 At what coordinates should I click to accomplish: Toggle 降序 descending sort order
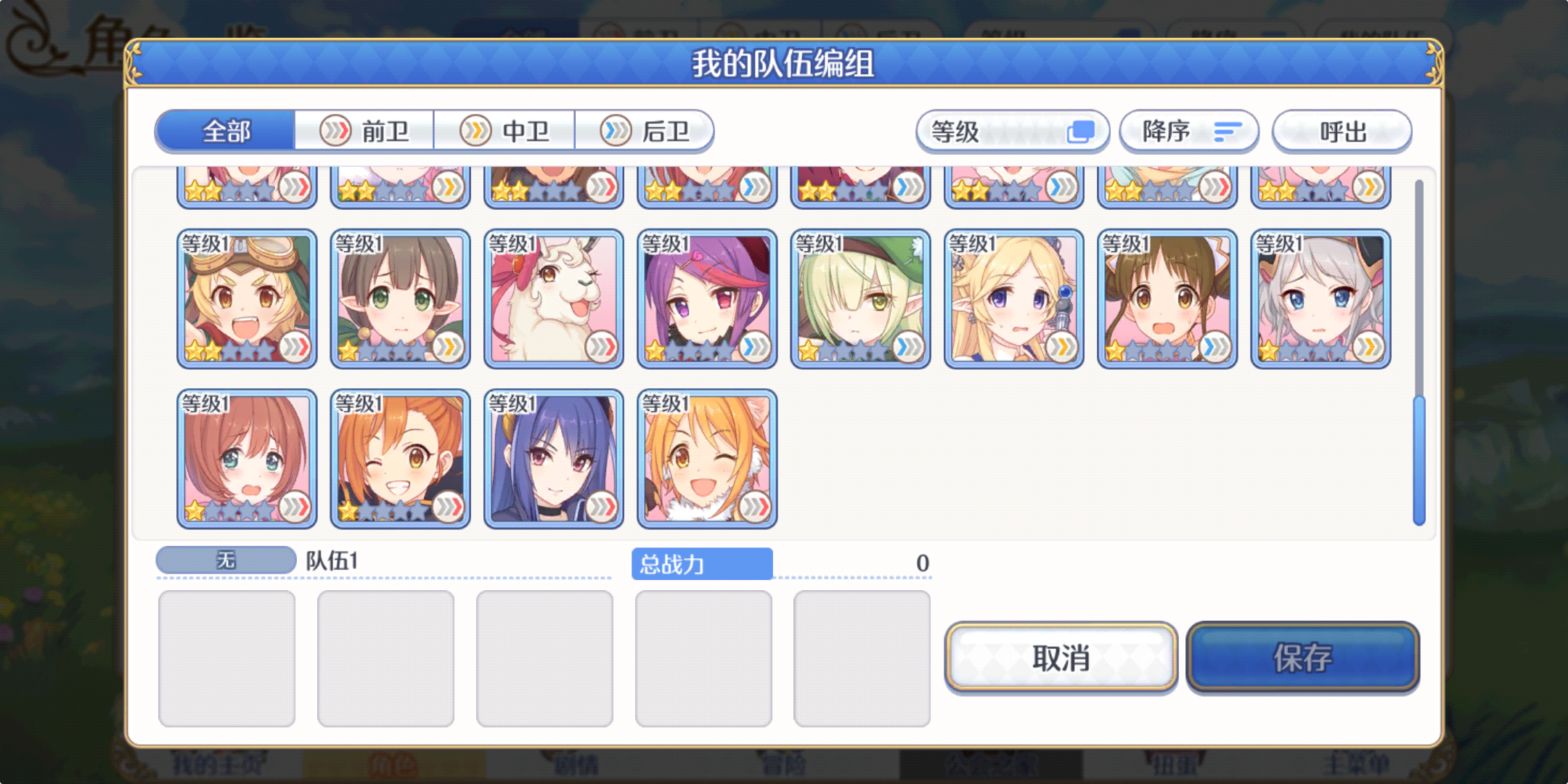[x=1188, y=131]
